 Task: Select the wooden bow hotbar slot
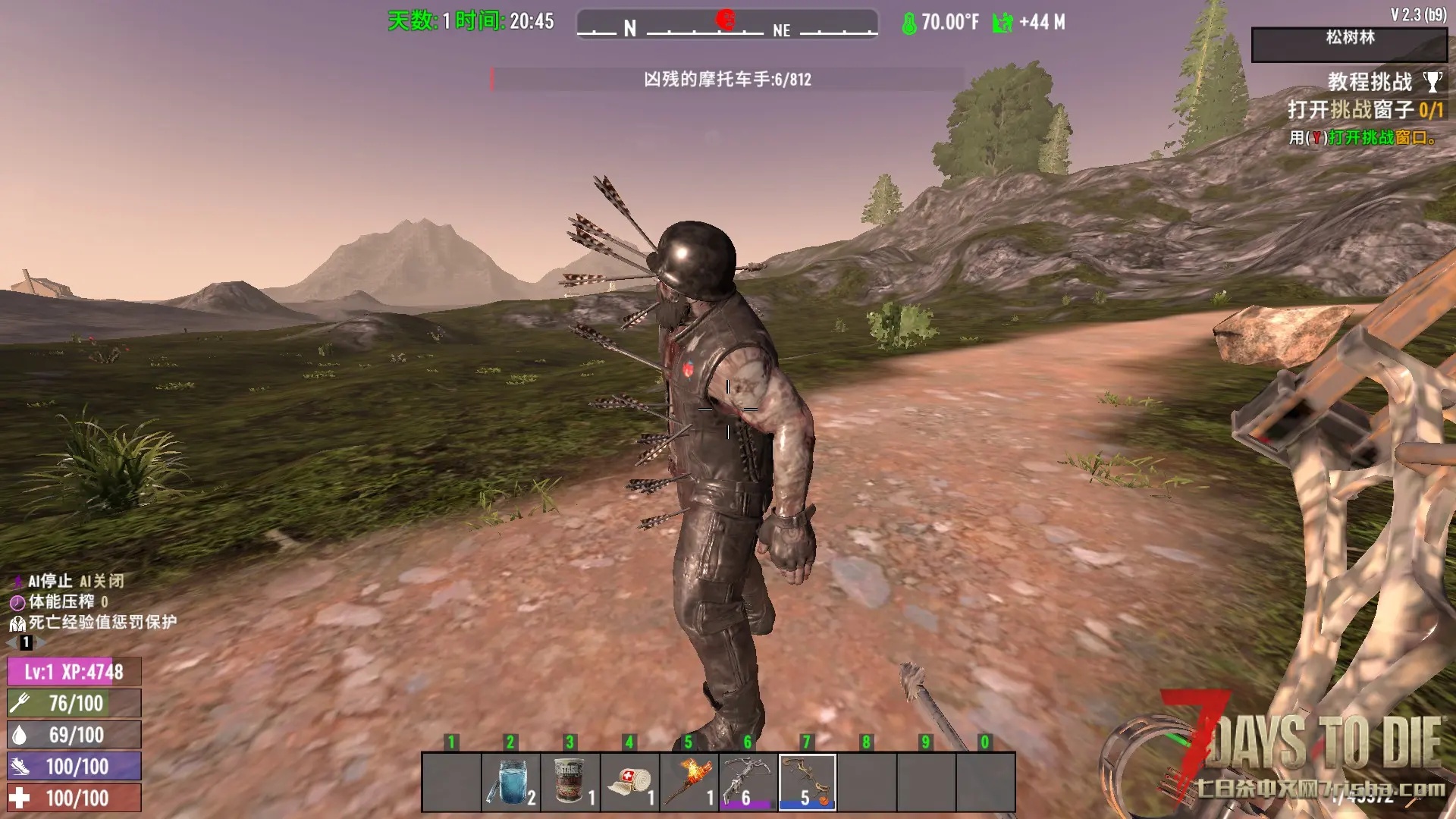[807, 782]
